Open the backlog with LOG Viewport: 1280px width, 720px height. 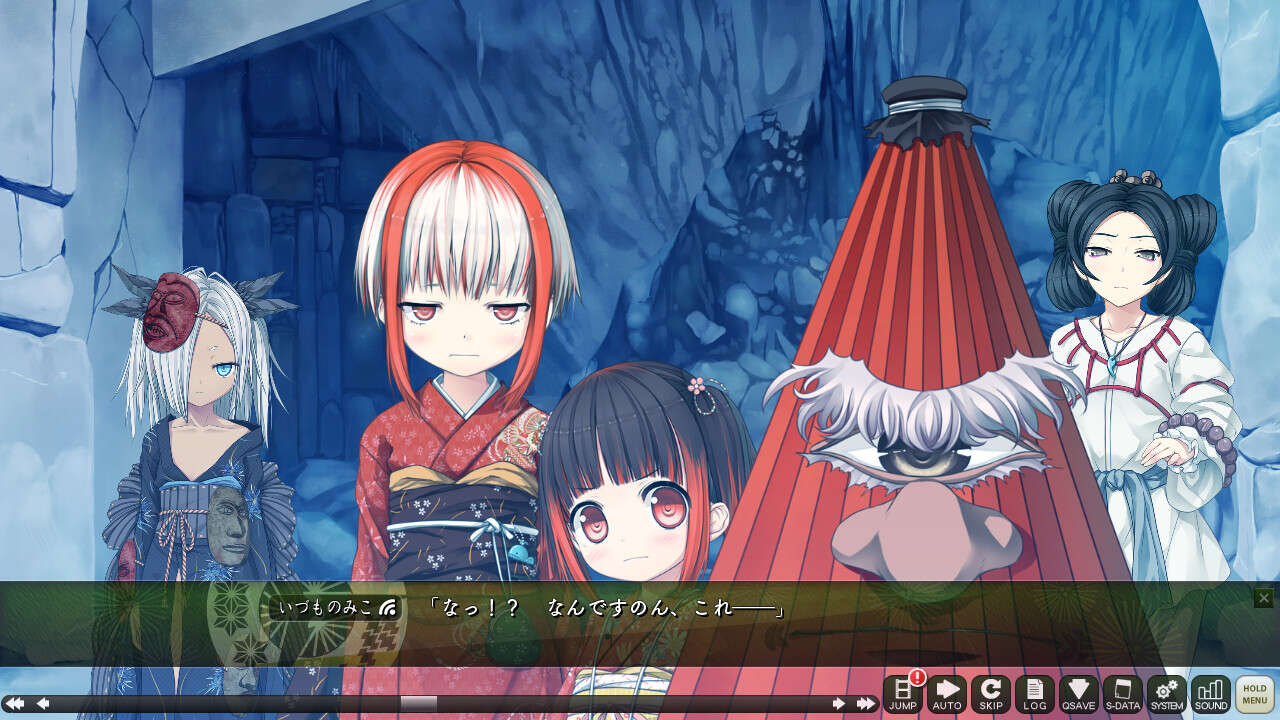1034,694
